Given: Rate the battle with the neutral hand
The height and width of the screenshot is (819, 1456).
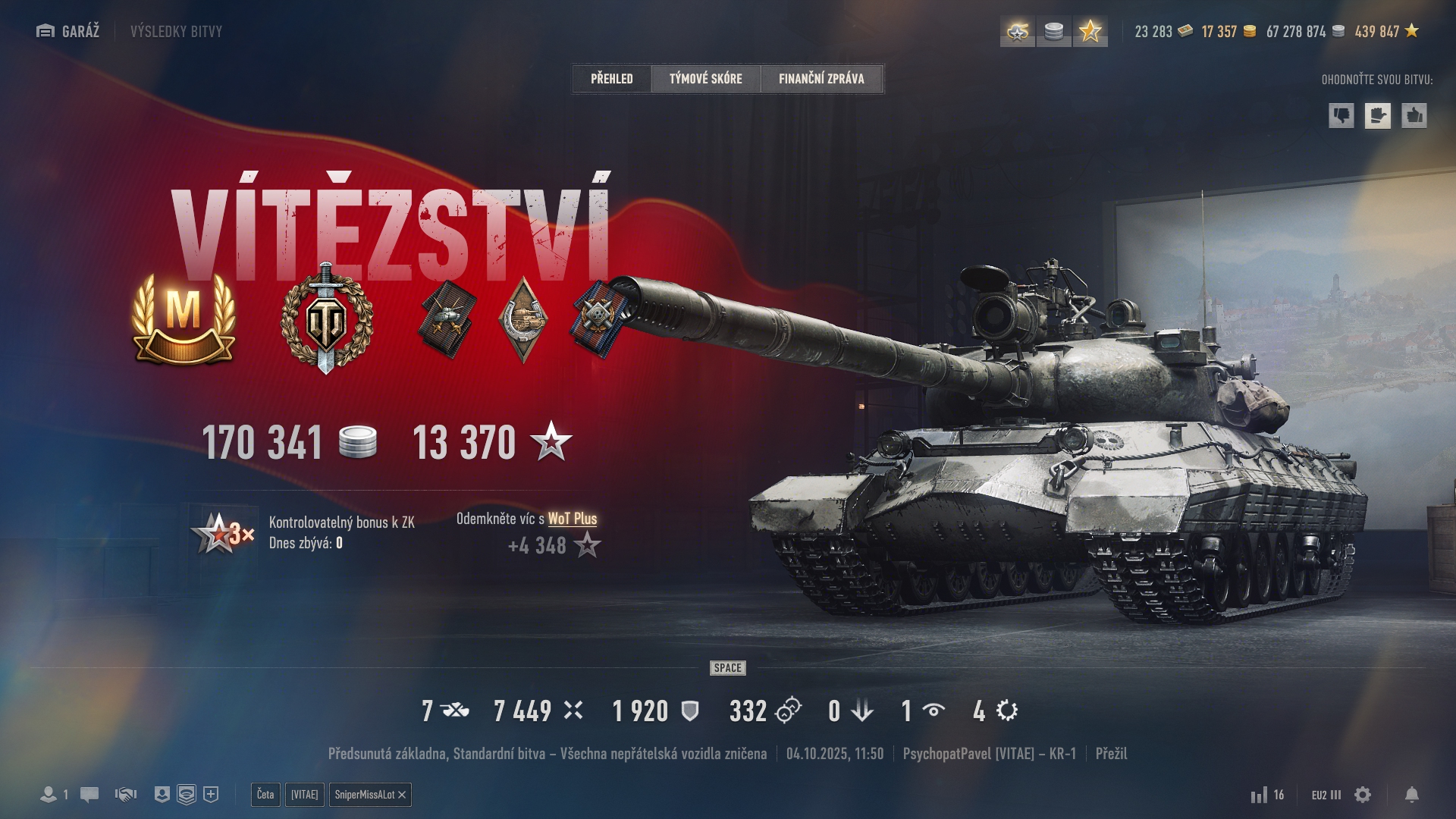Looking at the screenshot, I should click(x=1377, y=115).
